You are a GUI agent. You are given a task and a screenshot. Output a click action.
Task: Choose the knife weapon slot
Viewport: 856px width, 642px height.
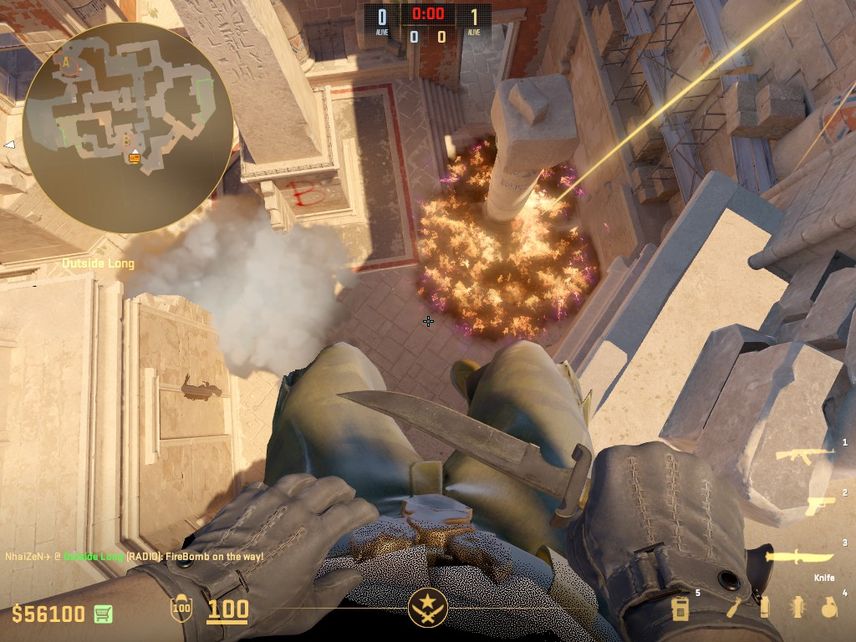[x=799, y=557]
